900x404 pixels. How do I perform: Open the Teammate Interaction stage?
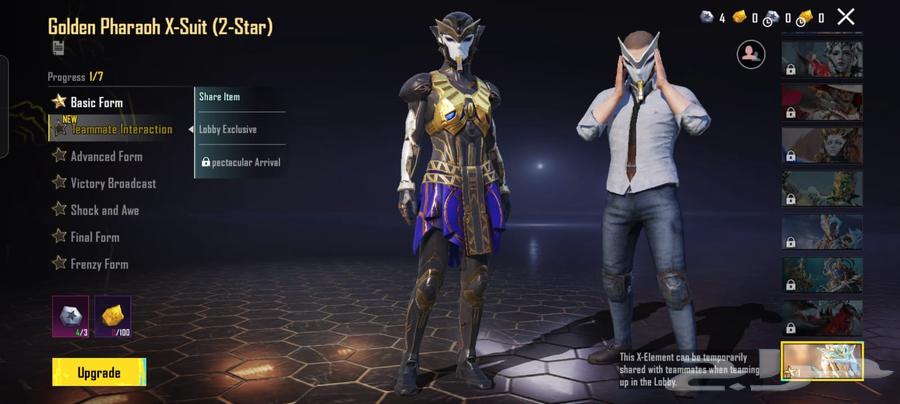(x=121, y=129)
